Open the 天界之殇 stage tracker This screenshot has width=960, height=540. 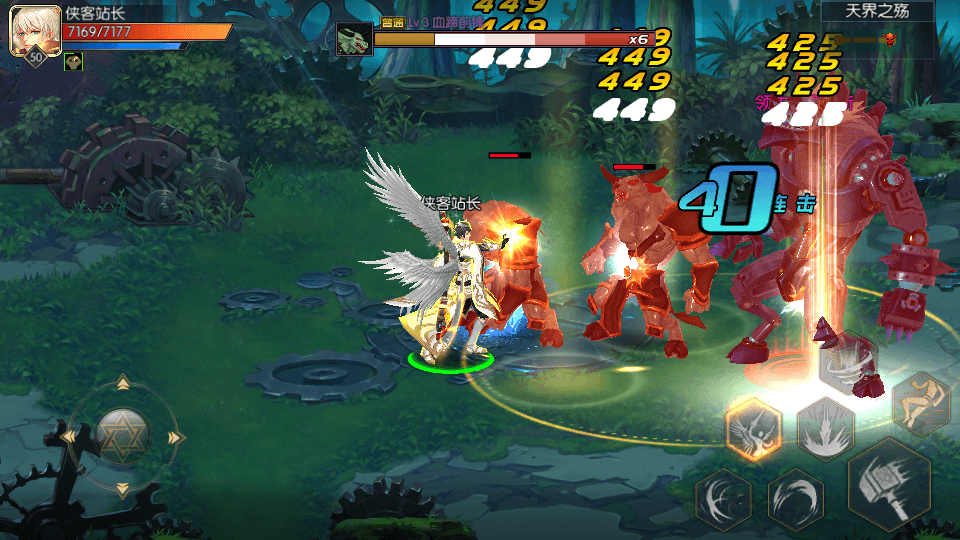[876, 13]
